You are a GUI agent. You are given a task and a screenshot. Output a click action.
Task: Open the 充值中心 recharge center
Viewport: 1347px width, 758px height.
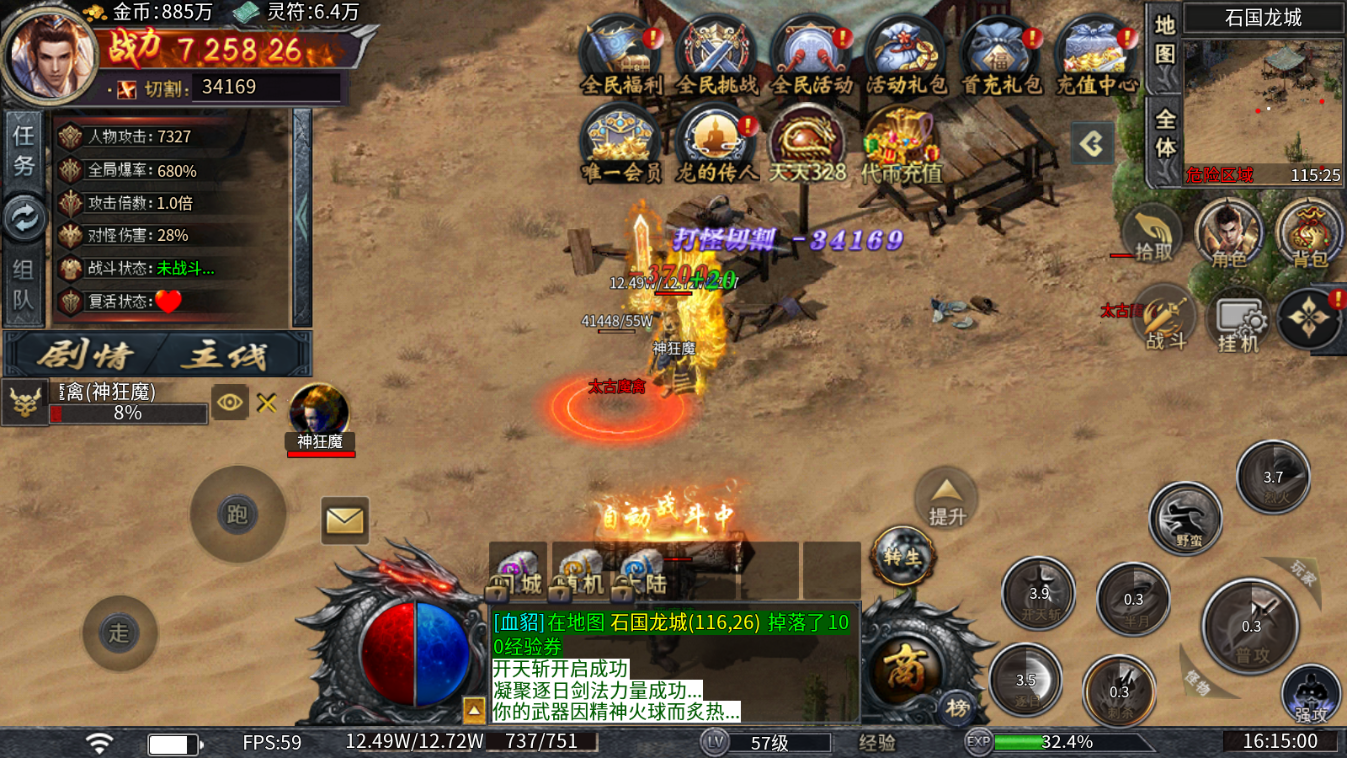[x=1096, y=54]
